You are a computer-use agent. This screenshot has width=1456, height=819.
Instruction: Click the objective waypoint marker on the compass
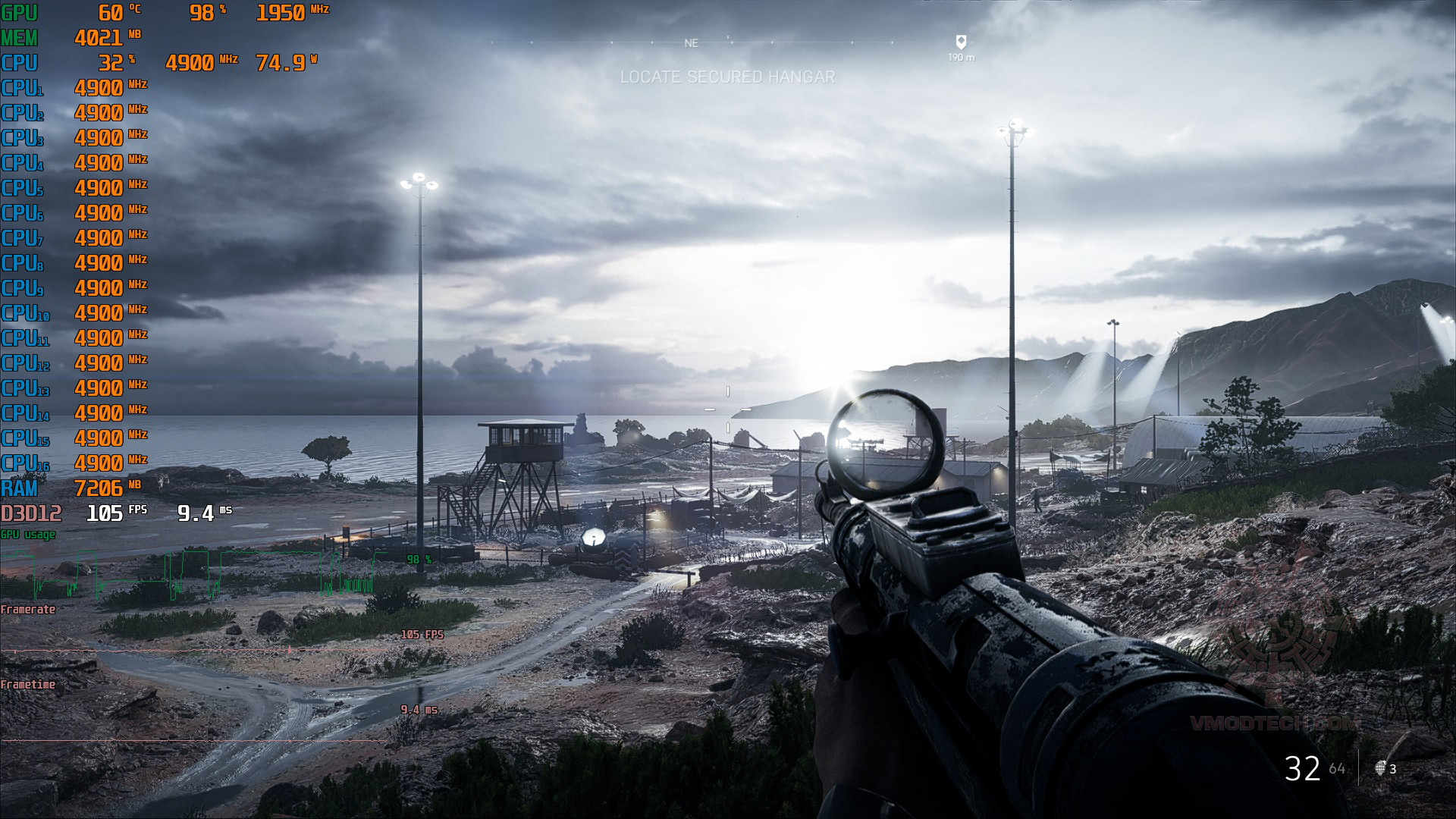[961, 42]
